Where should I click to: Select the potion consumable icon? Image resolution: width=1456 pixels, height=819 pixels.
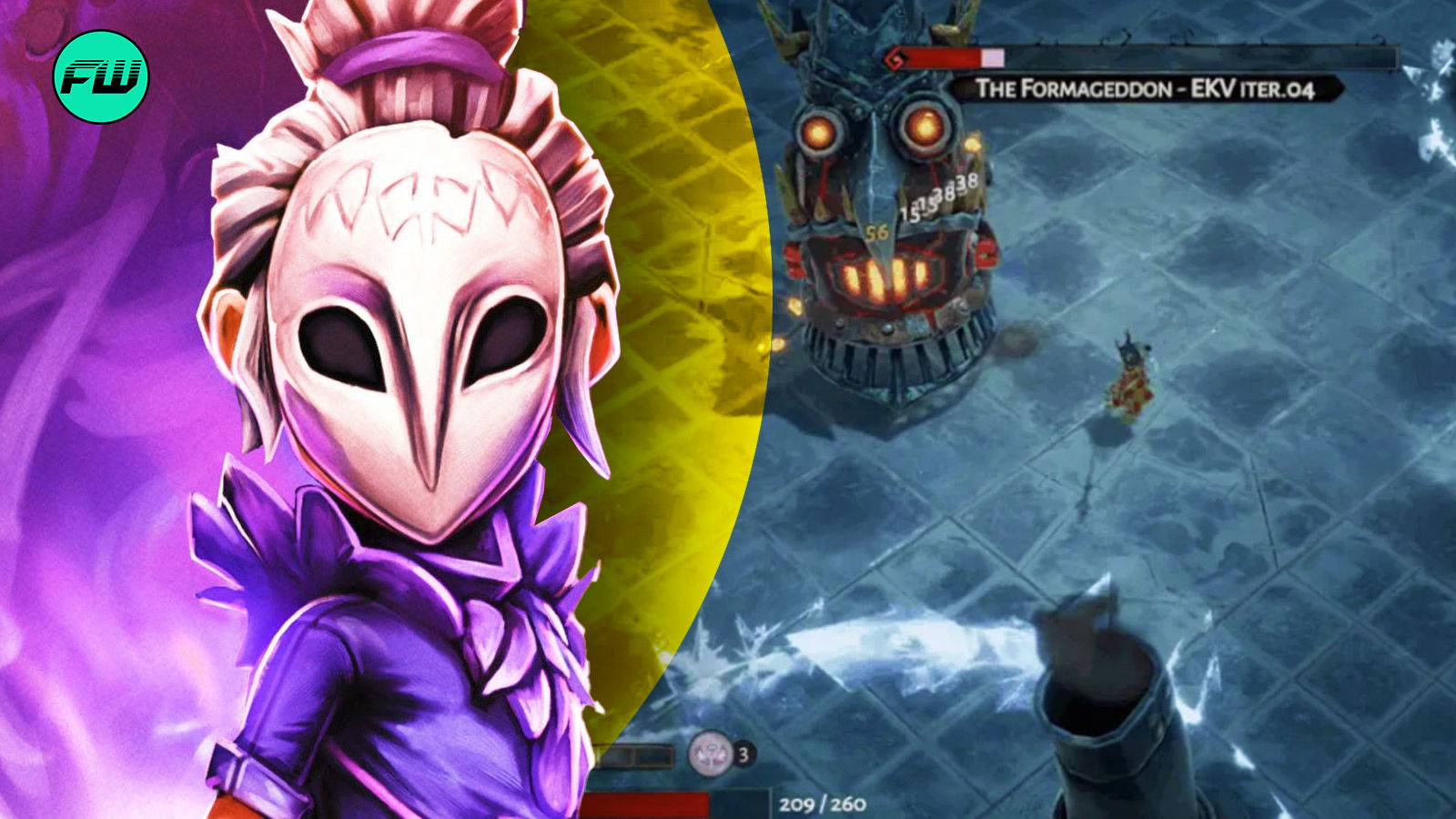709,753
